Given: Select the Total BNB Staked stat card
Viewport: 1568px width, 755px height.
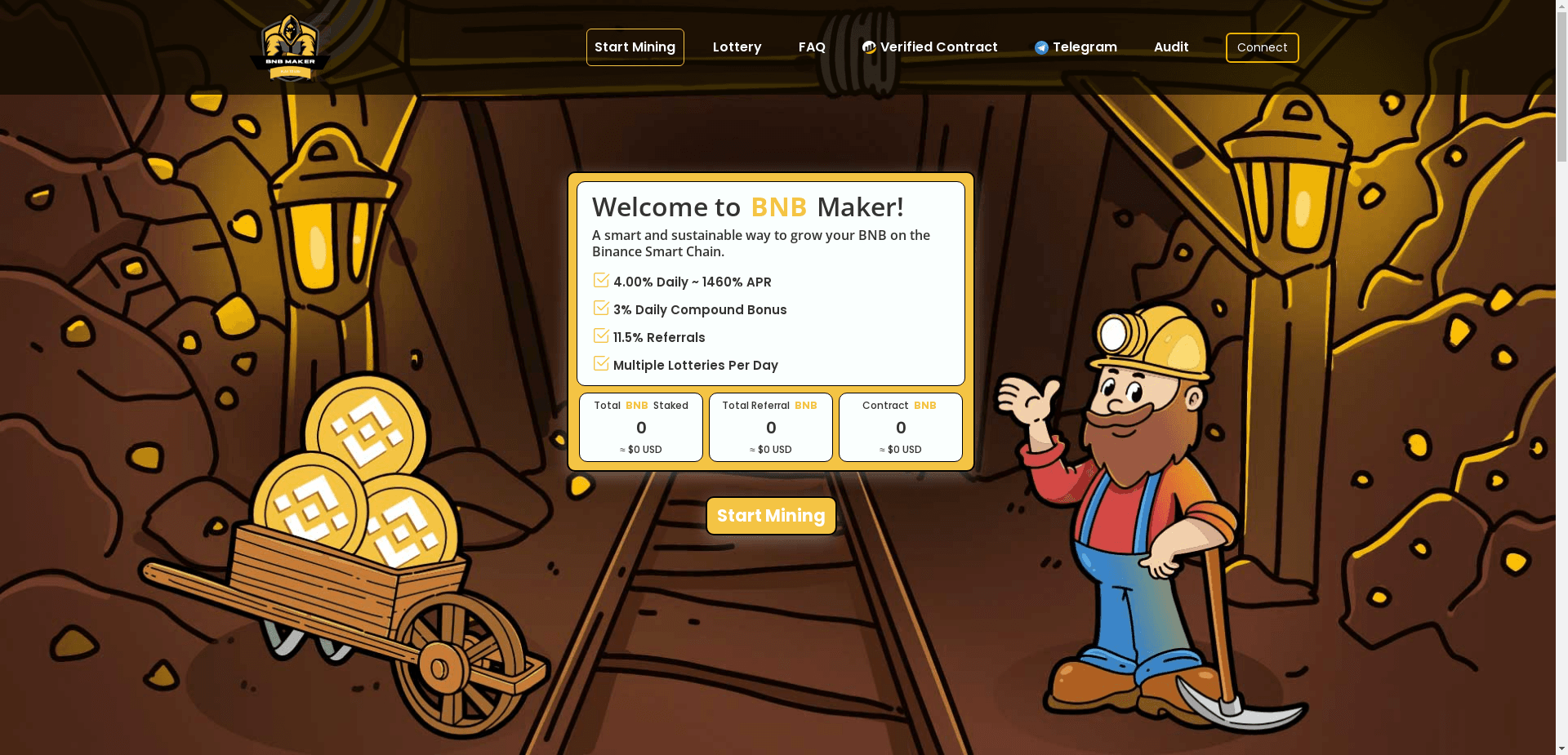Looking at the screenshot, I should pyautogui.click(x=640, y=427).
